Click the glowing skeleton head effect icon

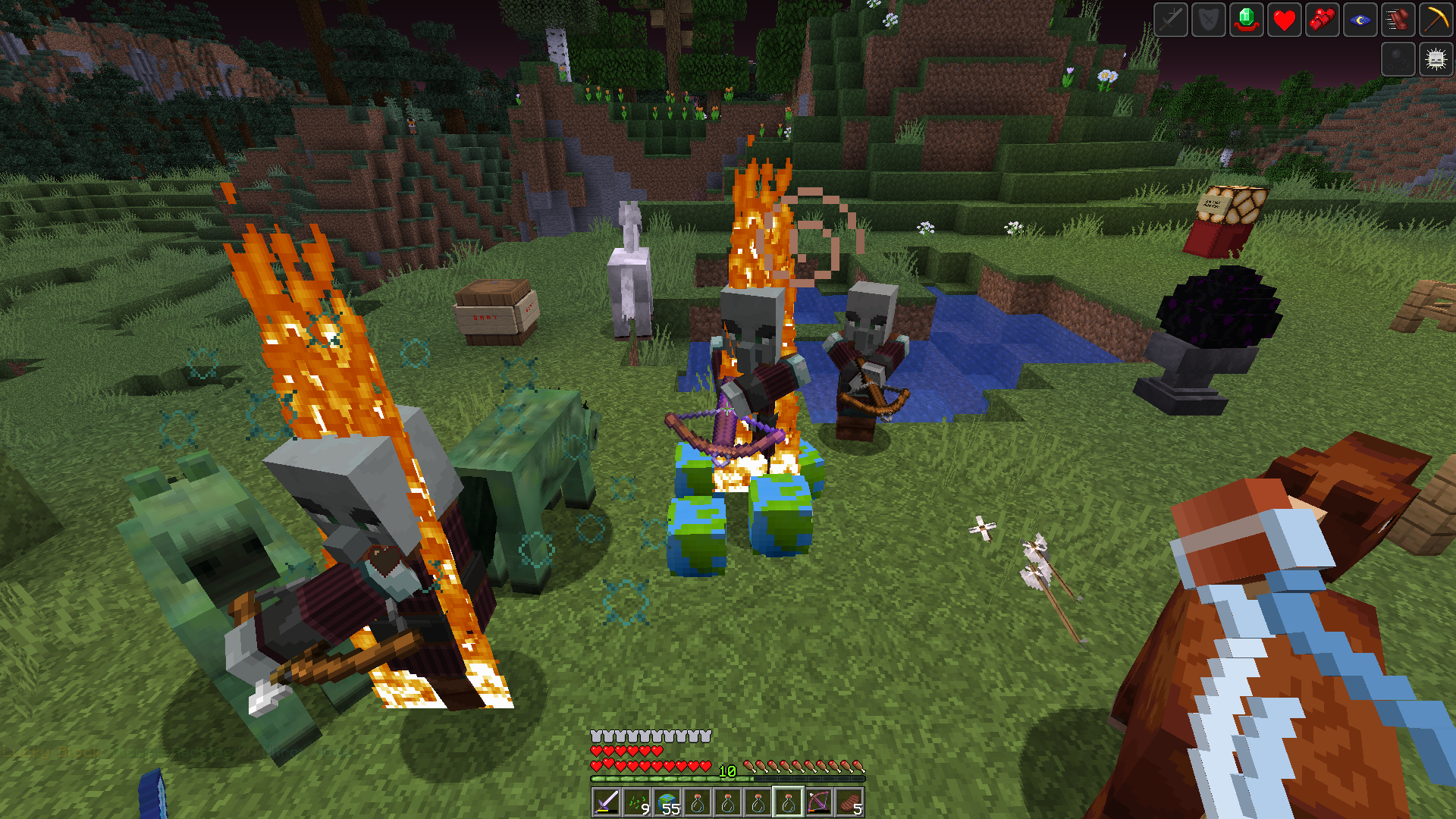point(1436,58)
